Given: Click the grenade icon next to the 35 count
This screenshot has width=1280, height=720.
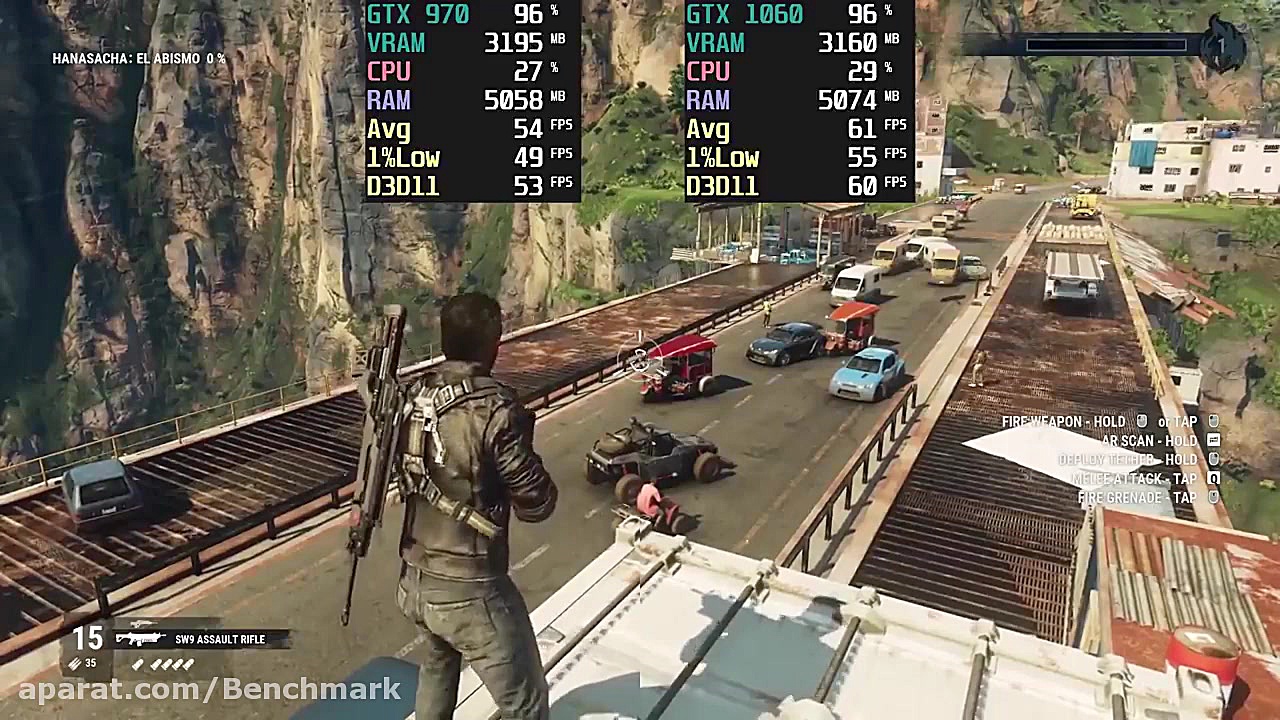Looking at the screenshot, I should click(74, 662).
